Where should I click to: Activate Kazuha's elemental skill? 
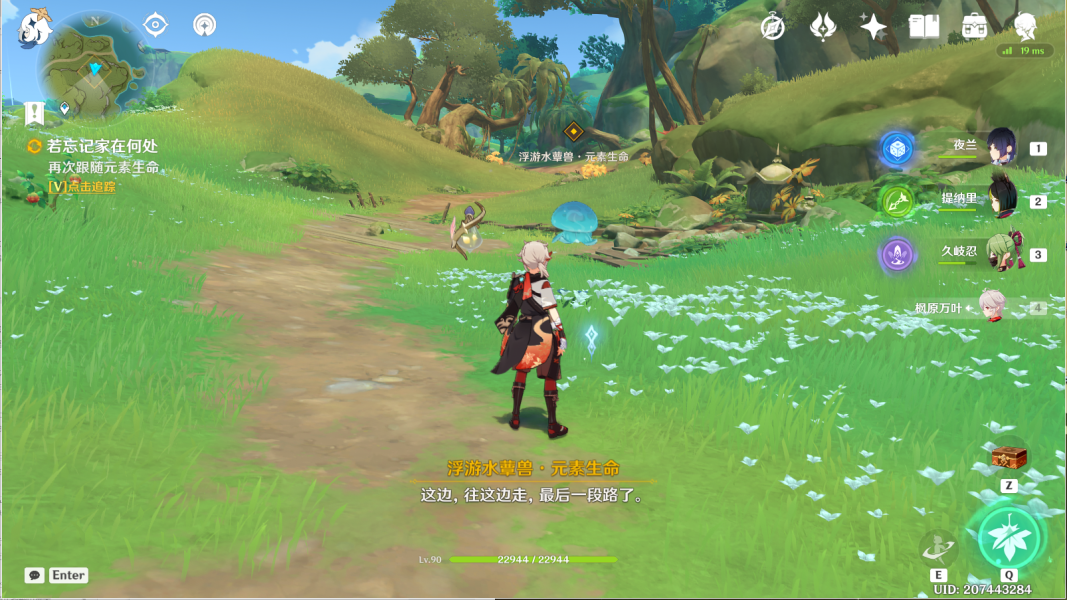(938, 547)
